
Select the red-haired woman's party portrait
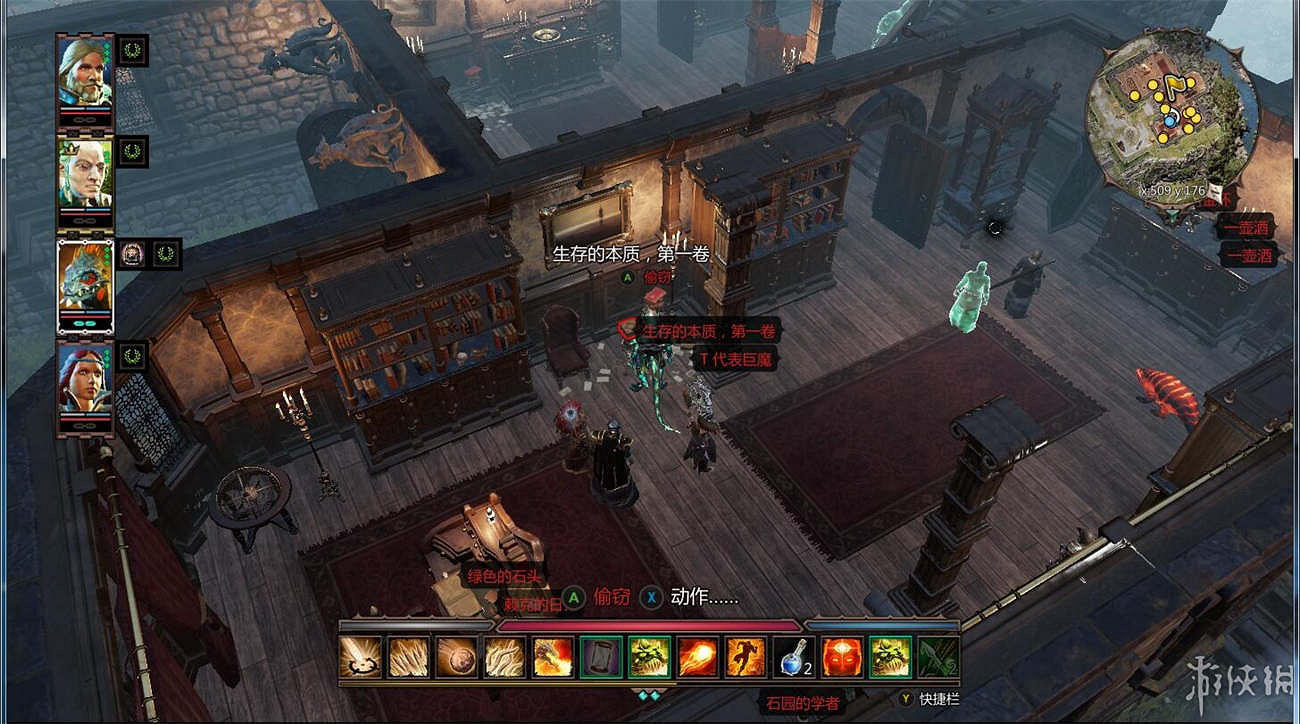(85, 376)
